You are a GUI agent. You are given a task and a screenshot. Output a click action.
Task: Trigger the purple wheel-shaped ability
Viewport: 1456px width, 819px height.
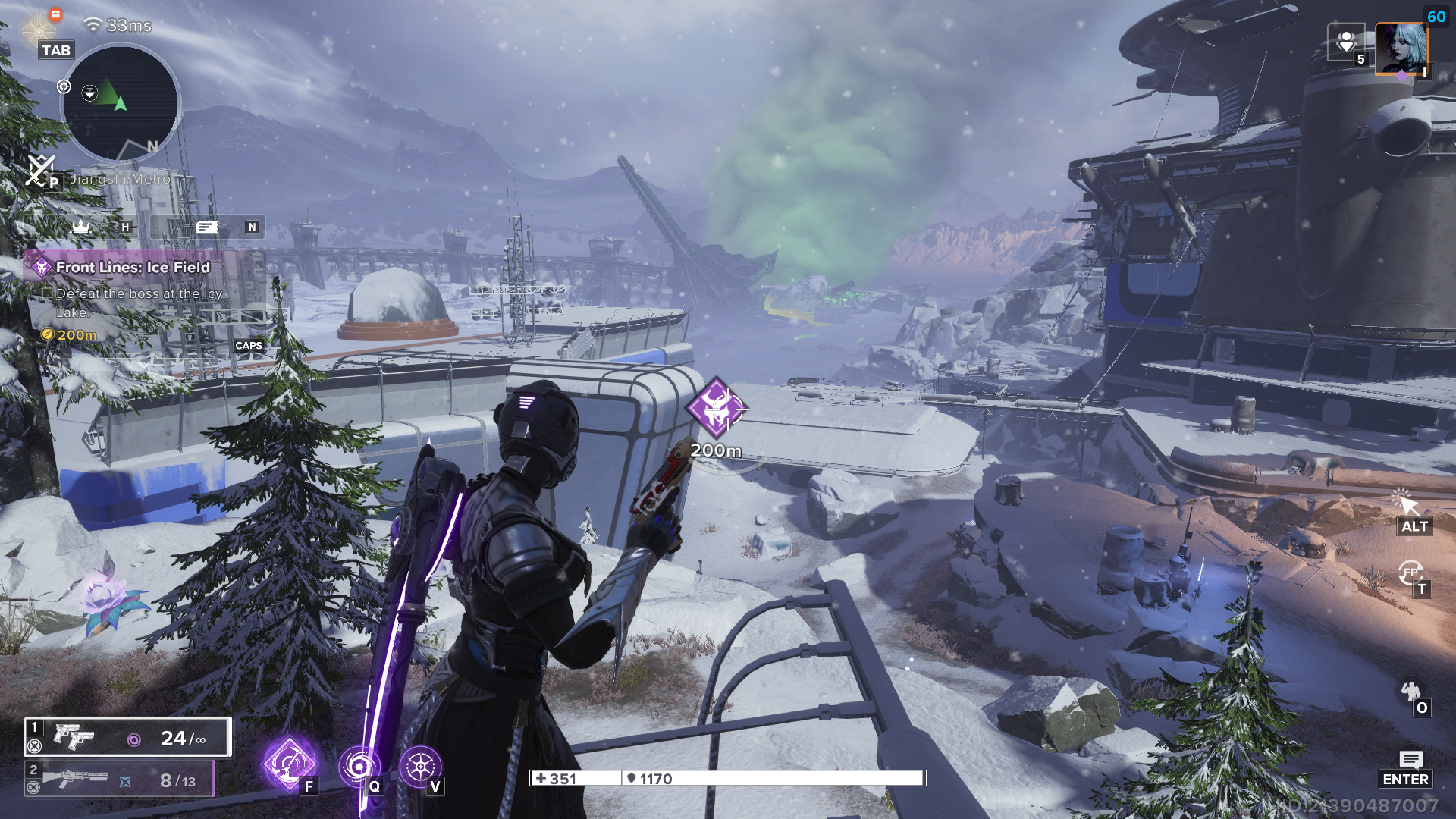420,766
